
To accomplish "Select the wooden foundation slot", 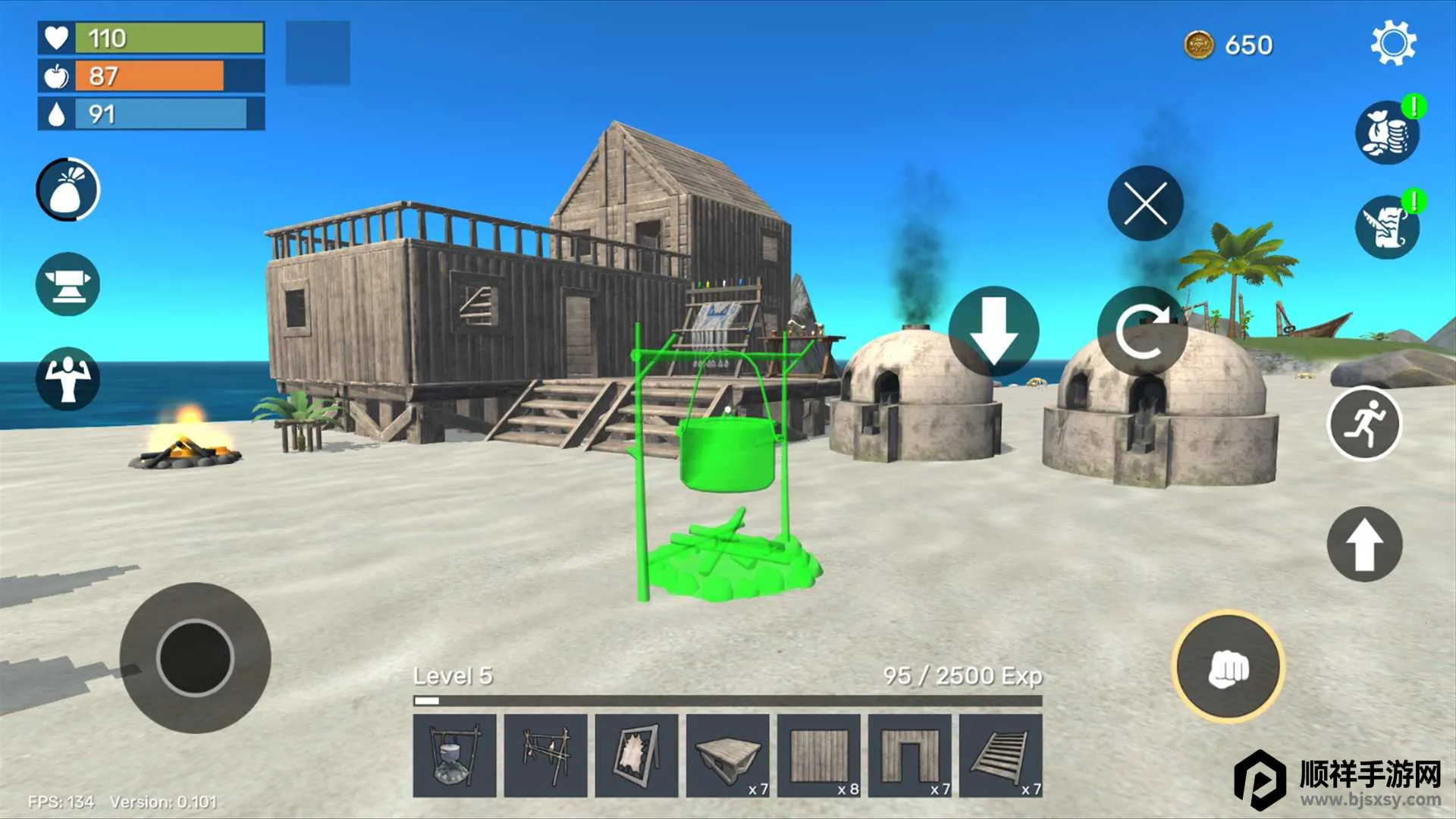I will click(x=728, y=755).
